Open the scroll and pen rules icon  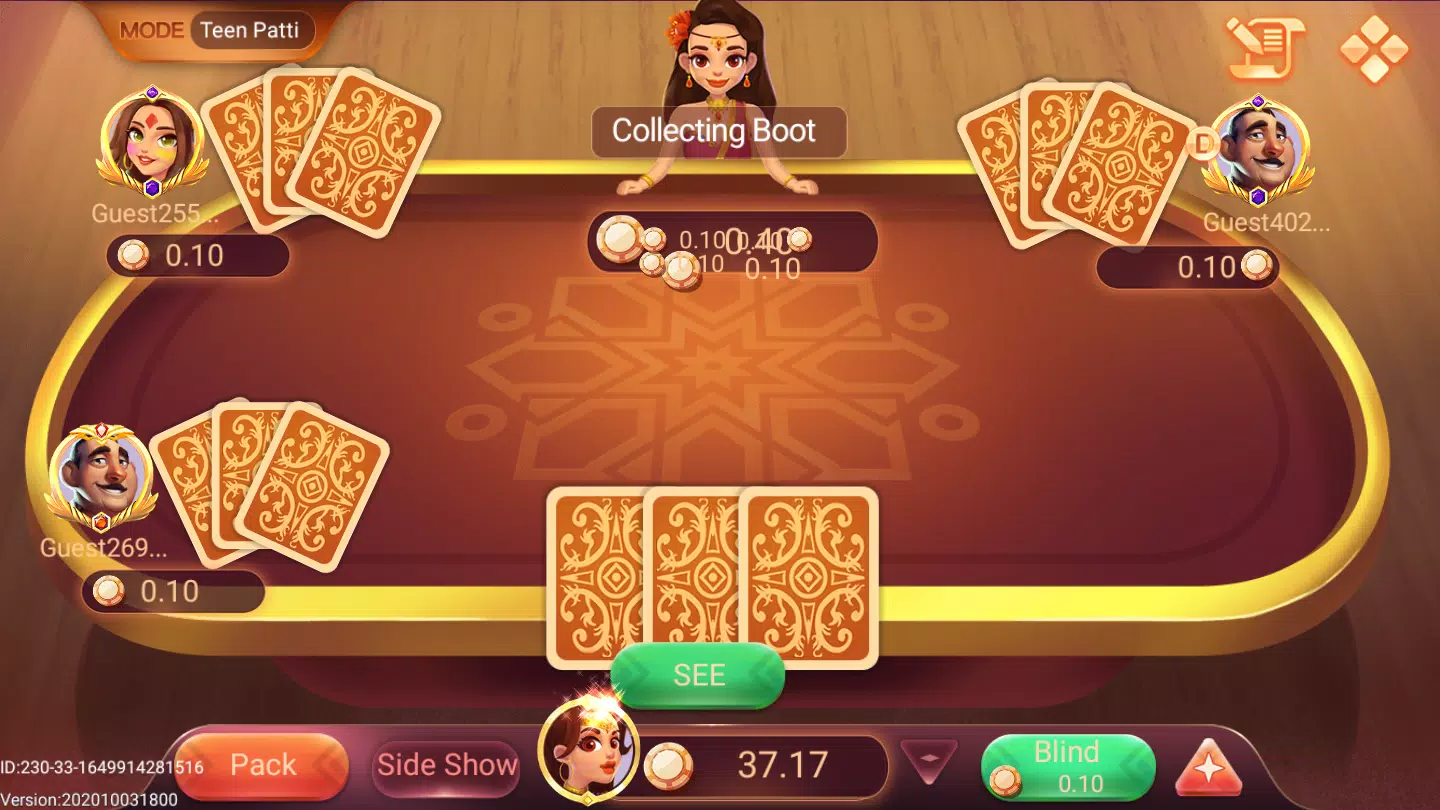pos(1265,47)
